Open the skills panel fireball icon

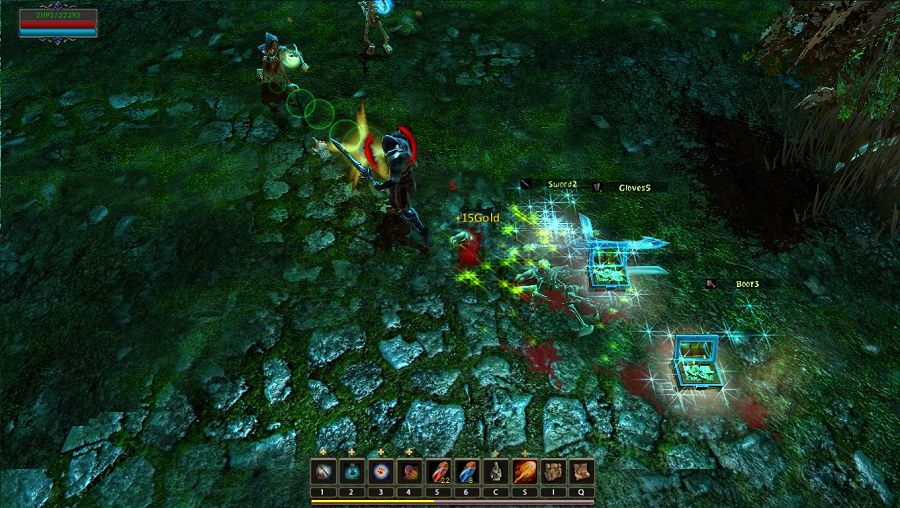524,471
